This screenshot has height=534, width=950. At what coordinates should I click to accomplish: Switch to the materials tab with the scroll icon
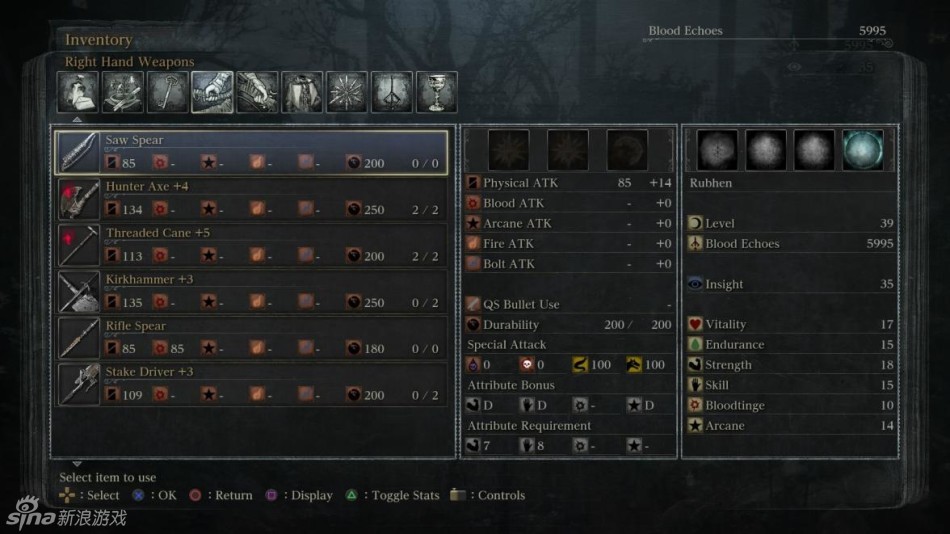[123, 92]
